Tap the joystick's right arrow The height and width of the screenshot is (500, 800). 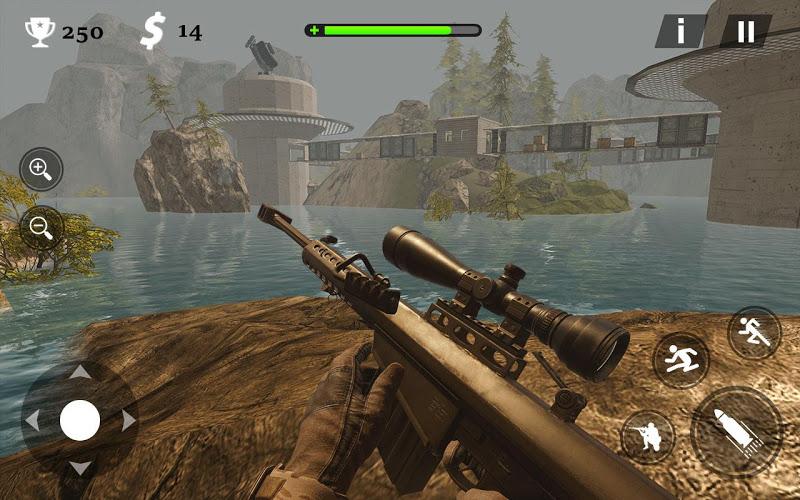(x=128, y=420)
